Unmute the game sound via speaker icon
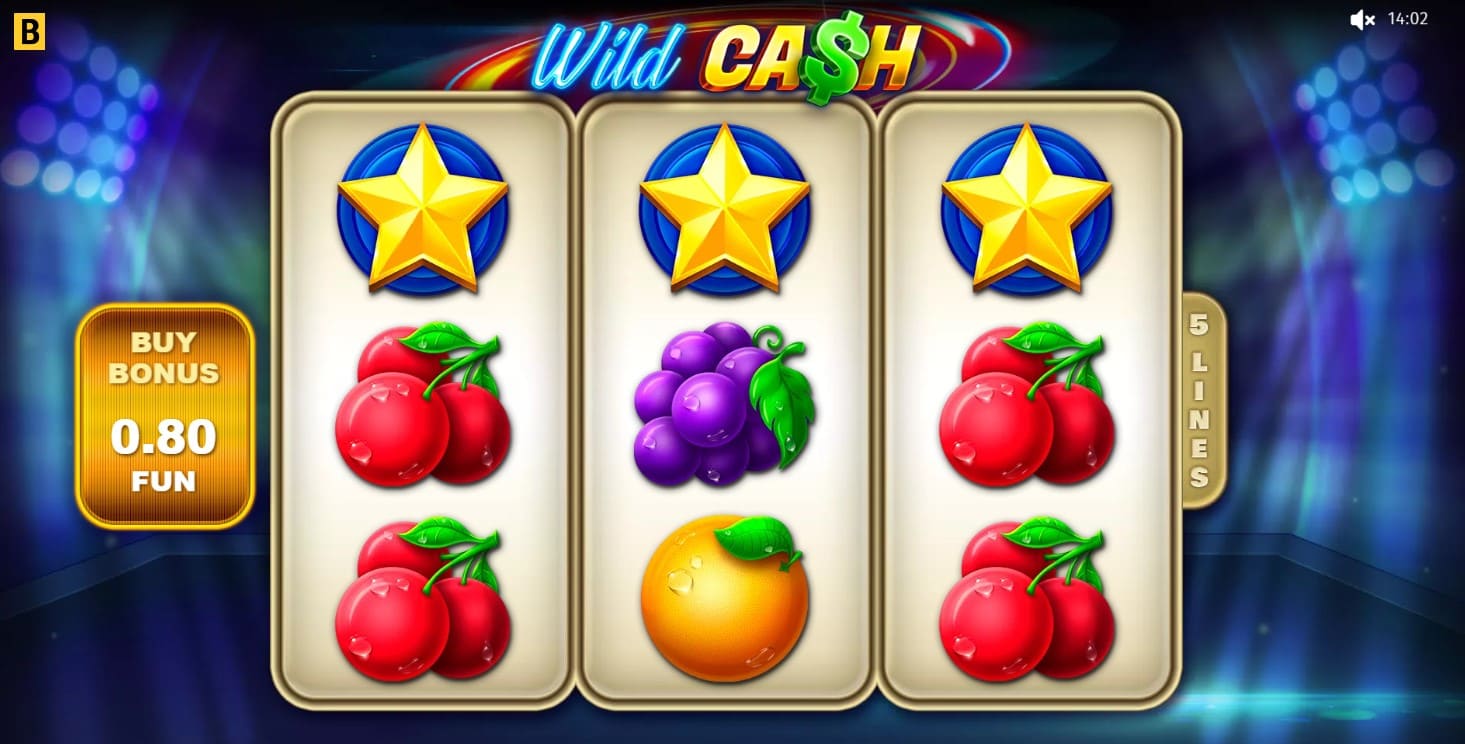 click(1362, 17)
